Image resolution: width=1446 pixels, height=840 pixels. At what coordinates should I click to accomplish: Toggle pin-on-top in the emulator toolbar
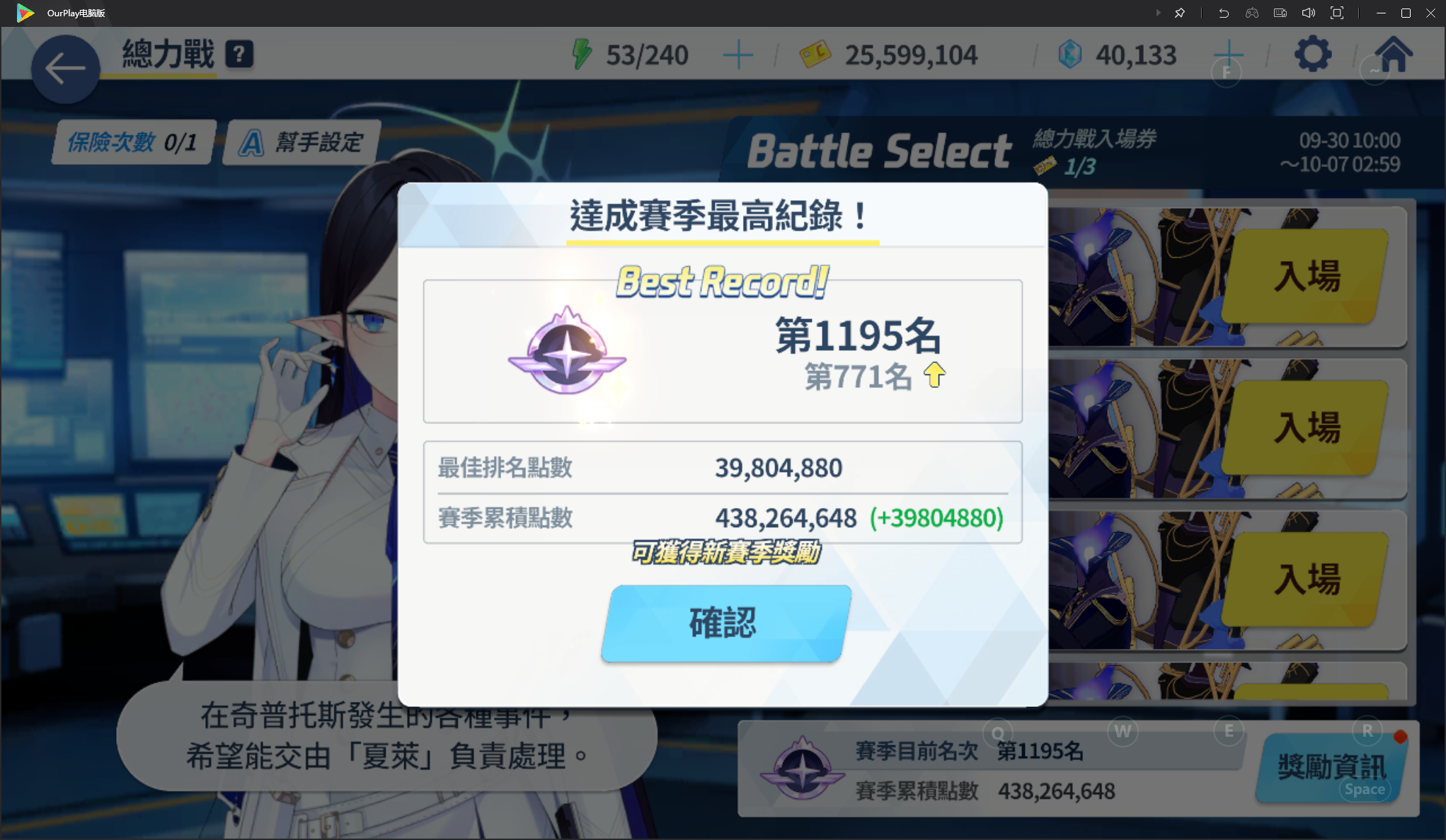[1180, 13]
